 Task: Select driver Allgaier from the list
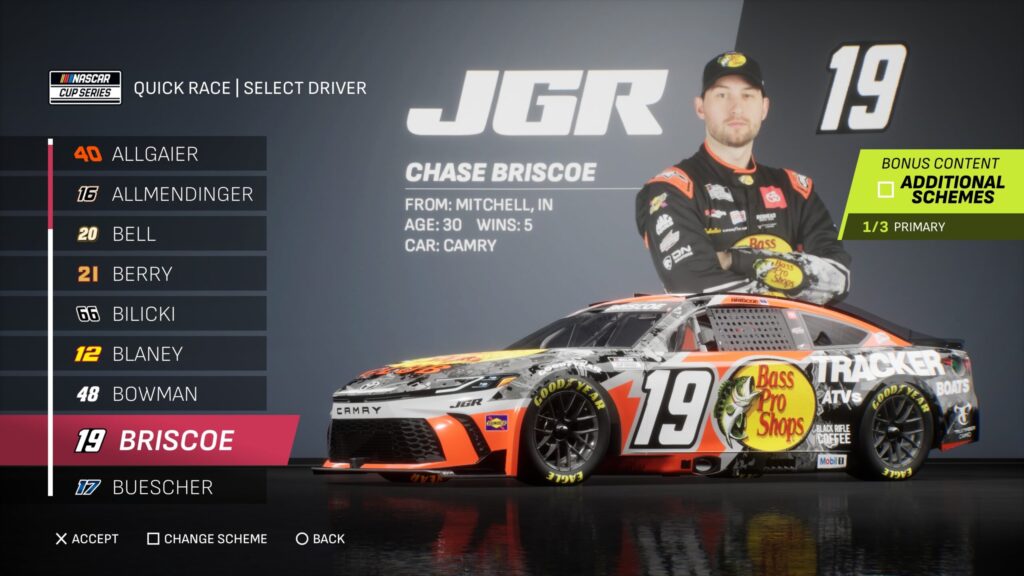point(155,154)
